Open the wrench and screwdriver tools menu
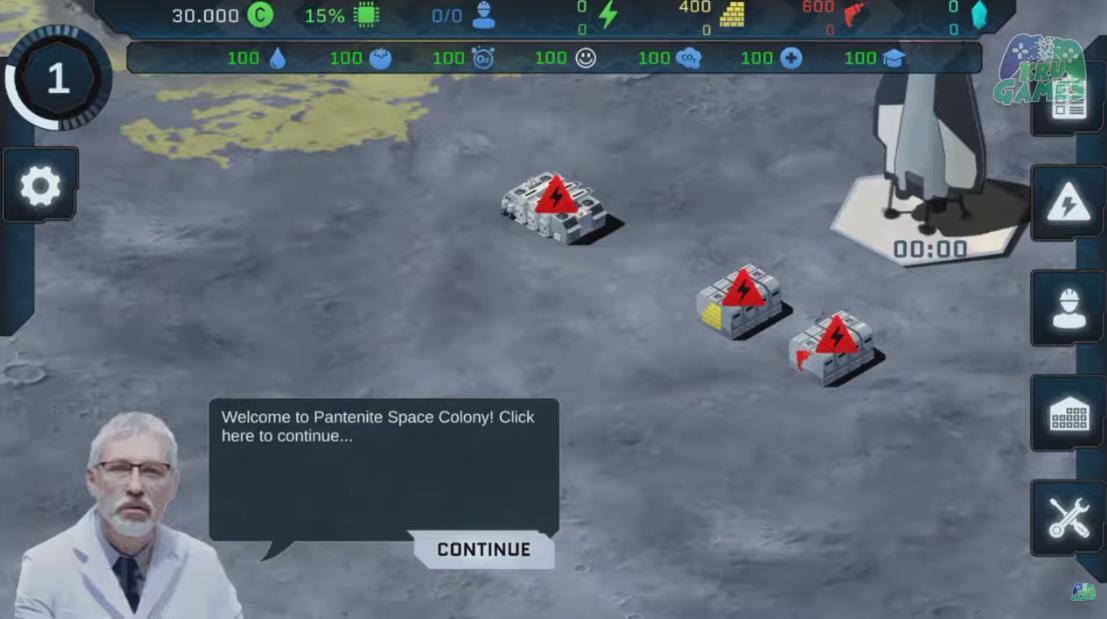 (1067, 518)
